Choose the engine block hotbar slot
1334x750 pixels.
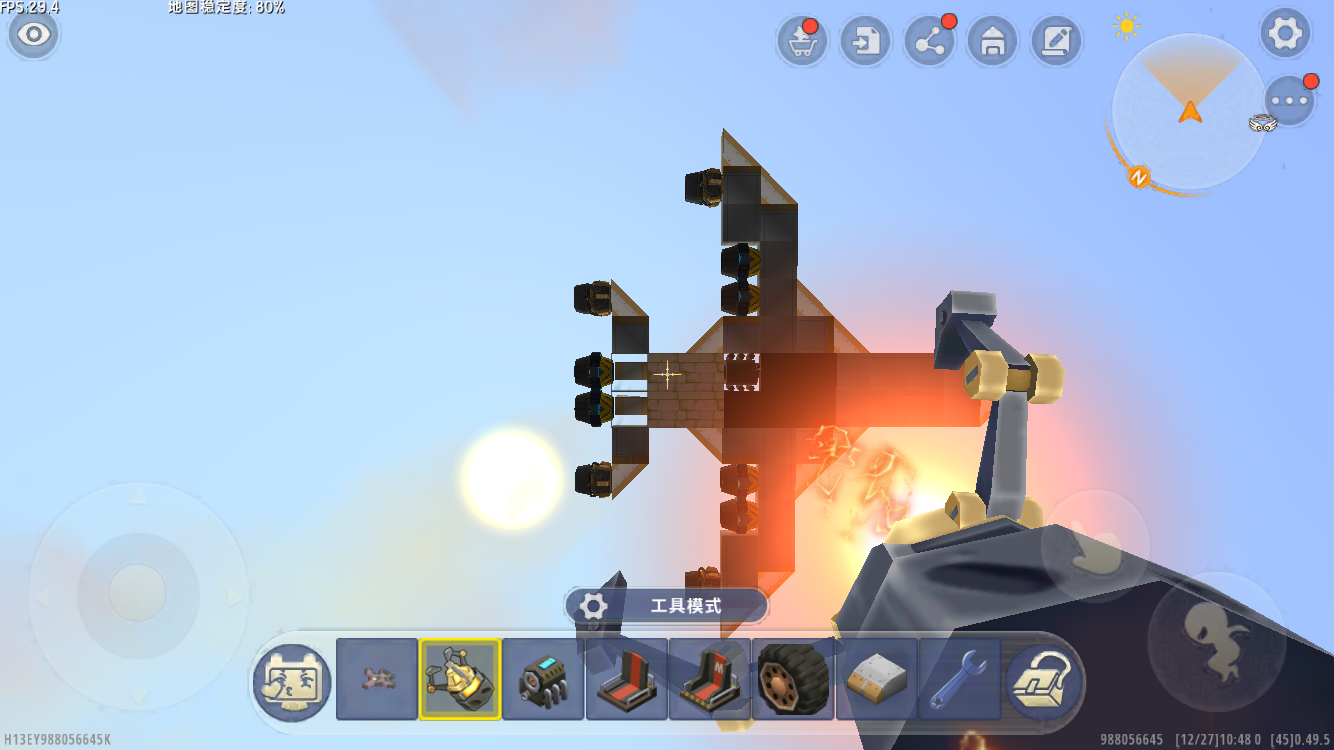pos(543,679)
